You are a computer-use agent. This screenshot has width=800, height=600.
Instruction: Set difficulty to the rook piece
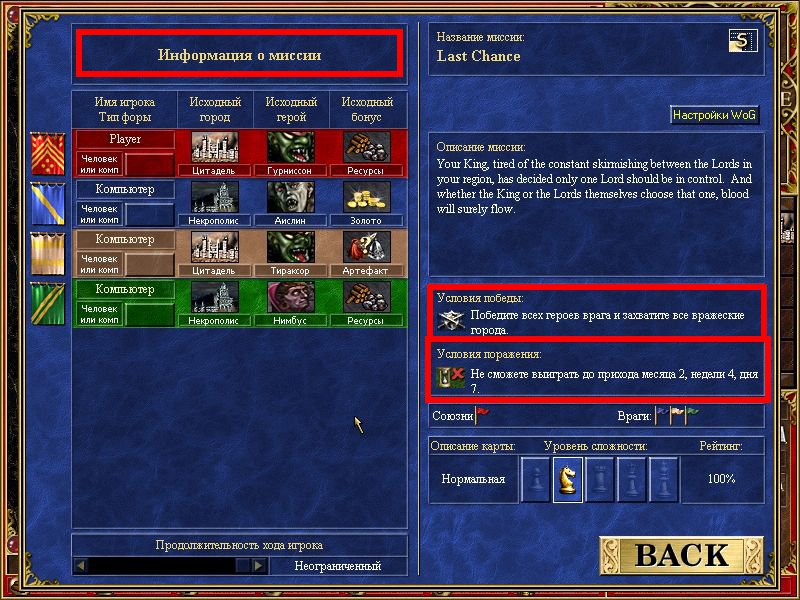click(x=600, y=479)
